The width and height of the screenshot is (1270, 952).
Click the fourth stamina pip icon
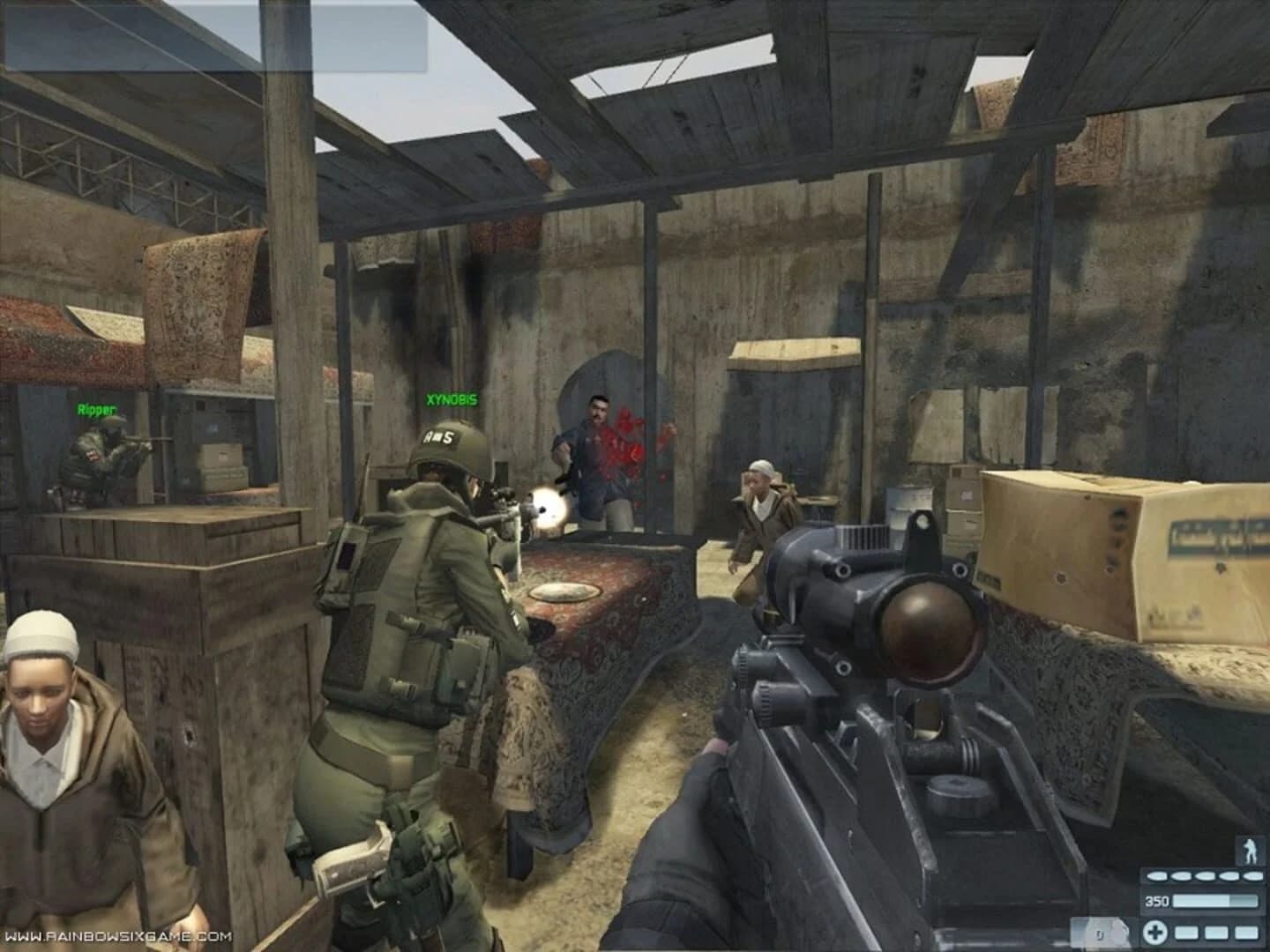1229,876
